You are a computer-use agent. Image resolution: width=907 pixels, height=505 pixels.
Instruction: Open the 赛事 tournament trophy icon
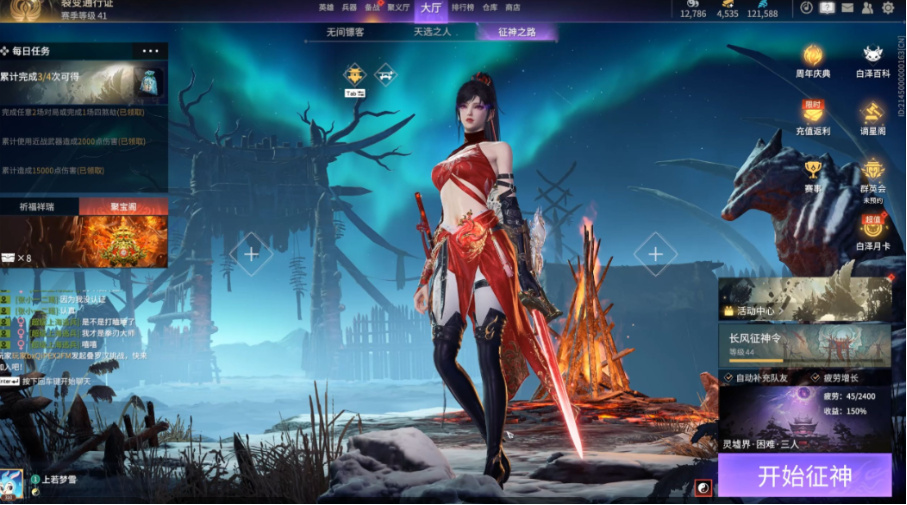(813, 174)
